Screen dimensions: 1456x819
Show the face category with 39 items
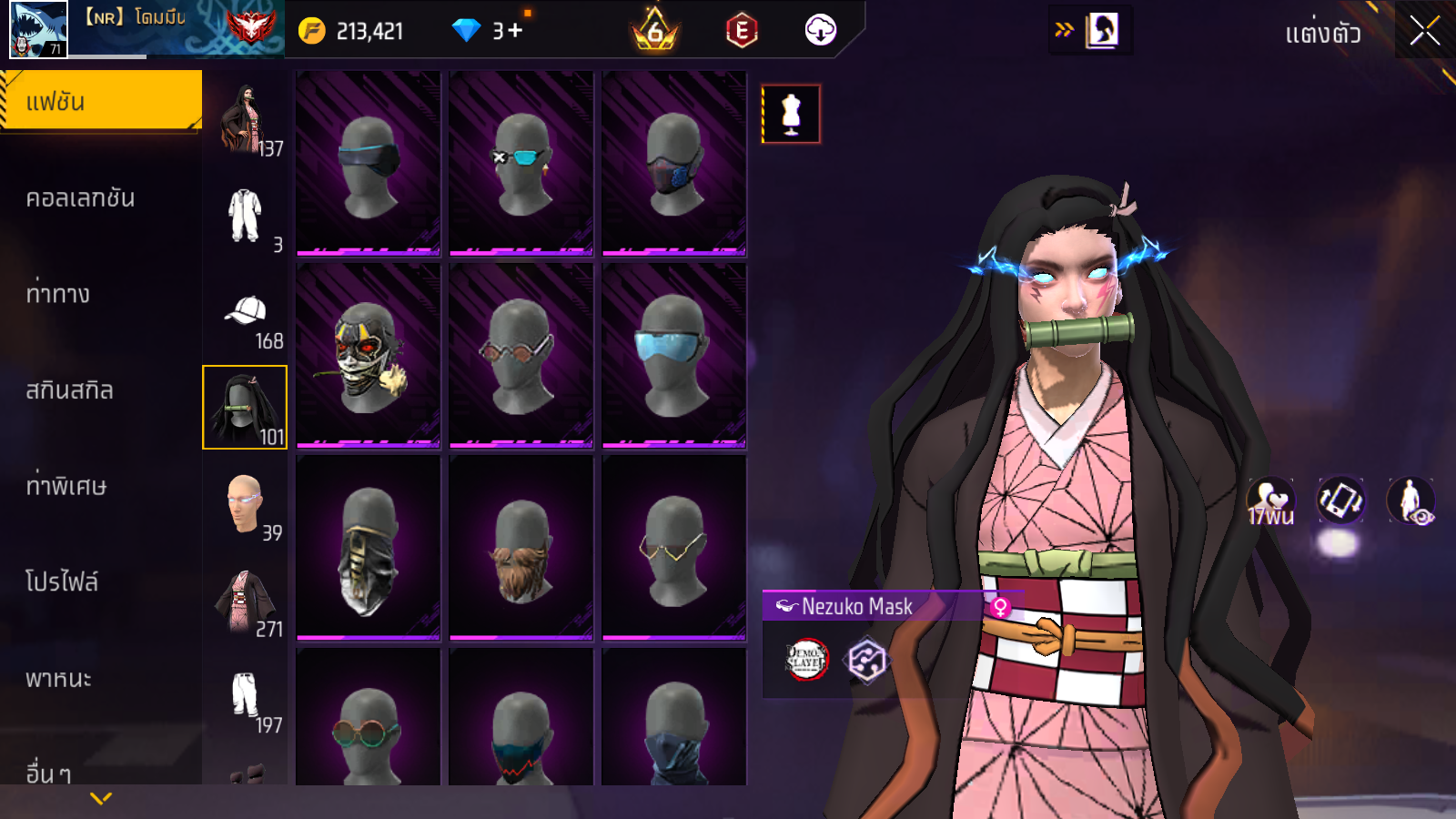[x=246, y=506]
